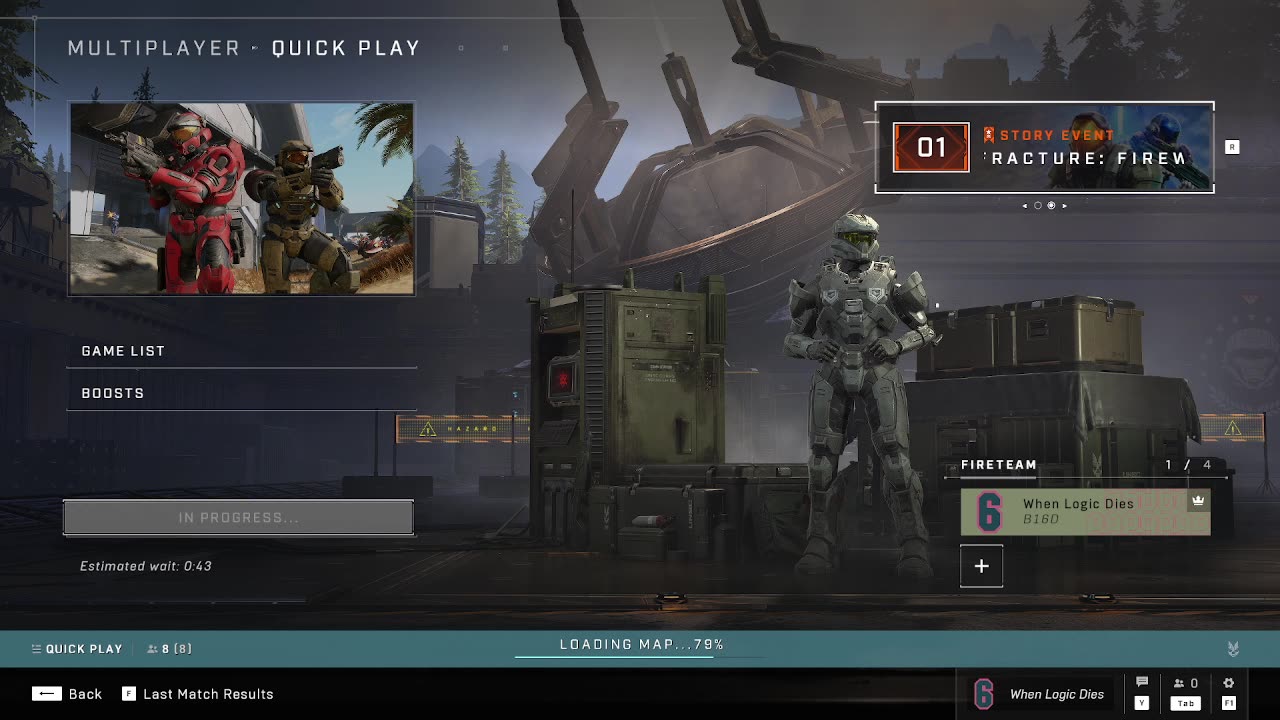
Task: Open the text chat speech-bubble icon
Action: (x=1142, y=684)
